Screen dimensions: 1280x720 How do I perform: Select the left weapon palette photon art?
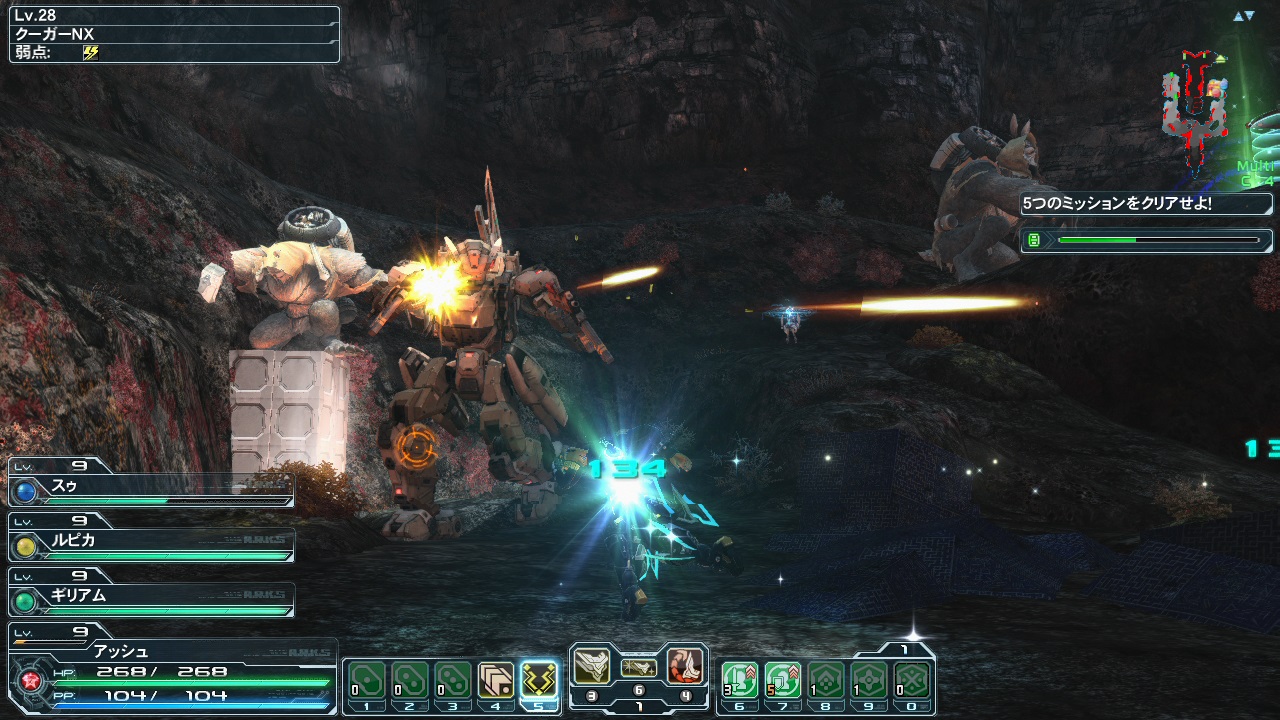click(592, 666)
